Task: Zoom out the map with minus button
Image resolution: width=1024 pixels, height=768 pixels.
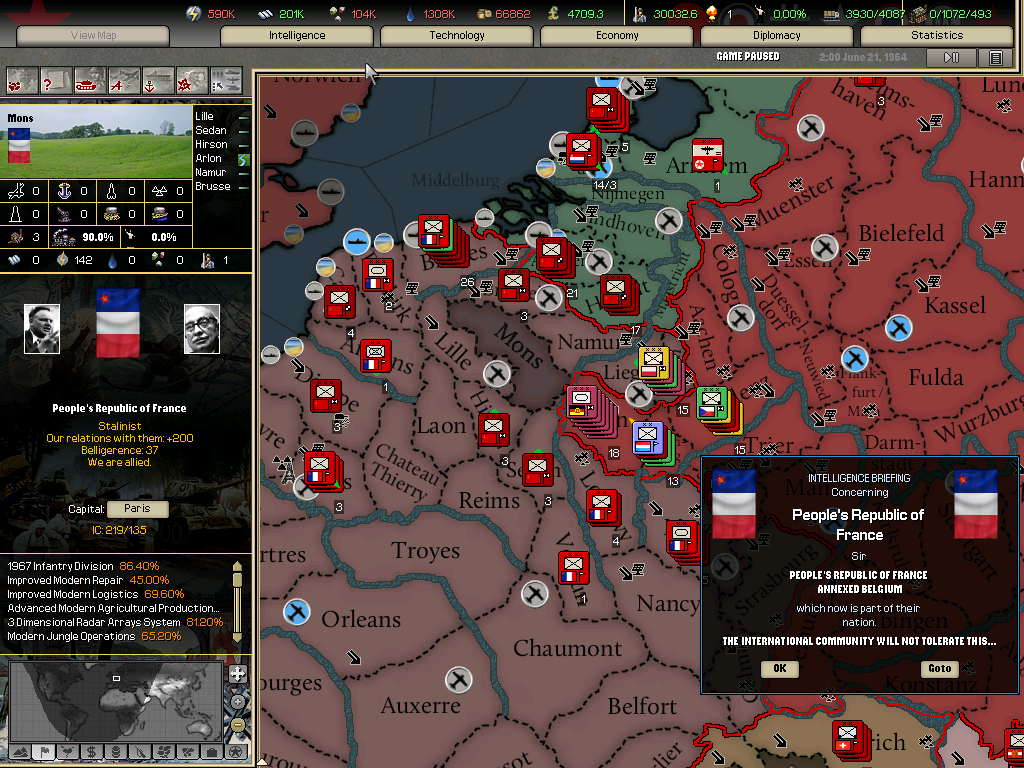Action: pos(238,725)
